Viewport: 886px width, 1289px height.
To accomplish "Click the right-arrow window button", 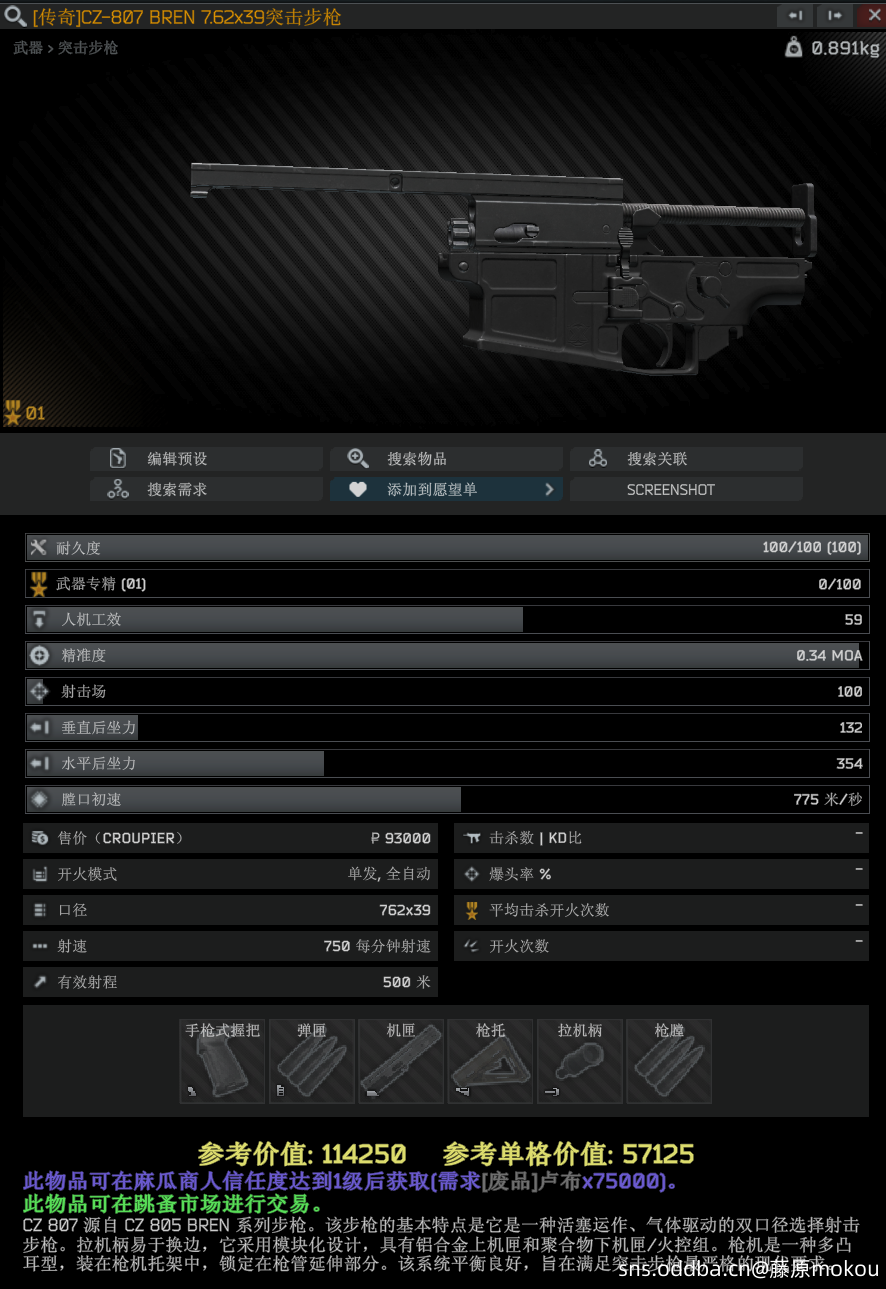I will (832, 15).
